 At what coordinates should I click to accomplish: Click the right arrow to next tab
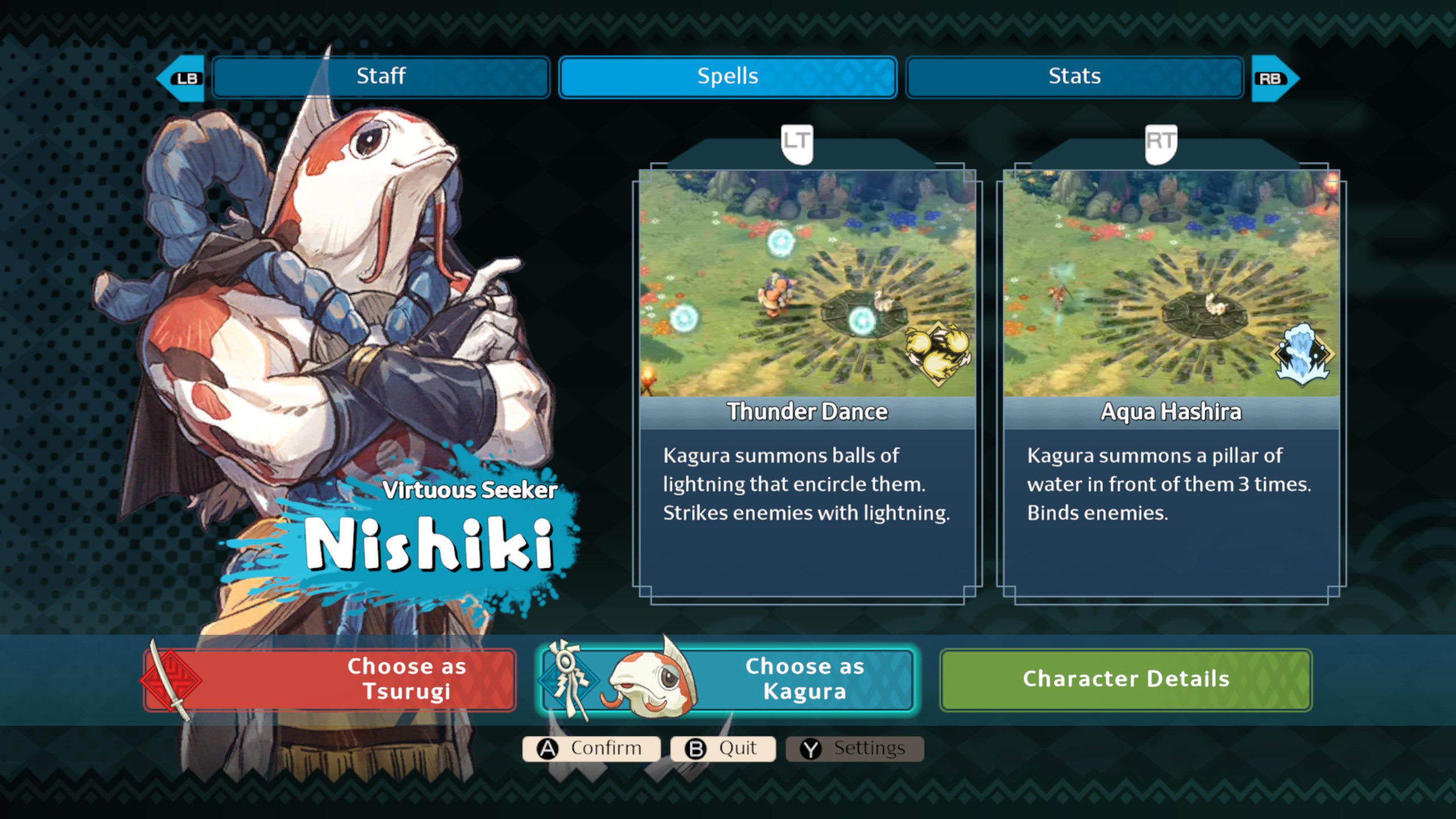tap(1274, 78)
